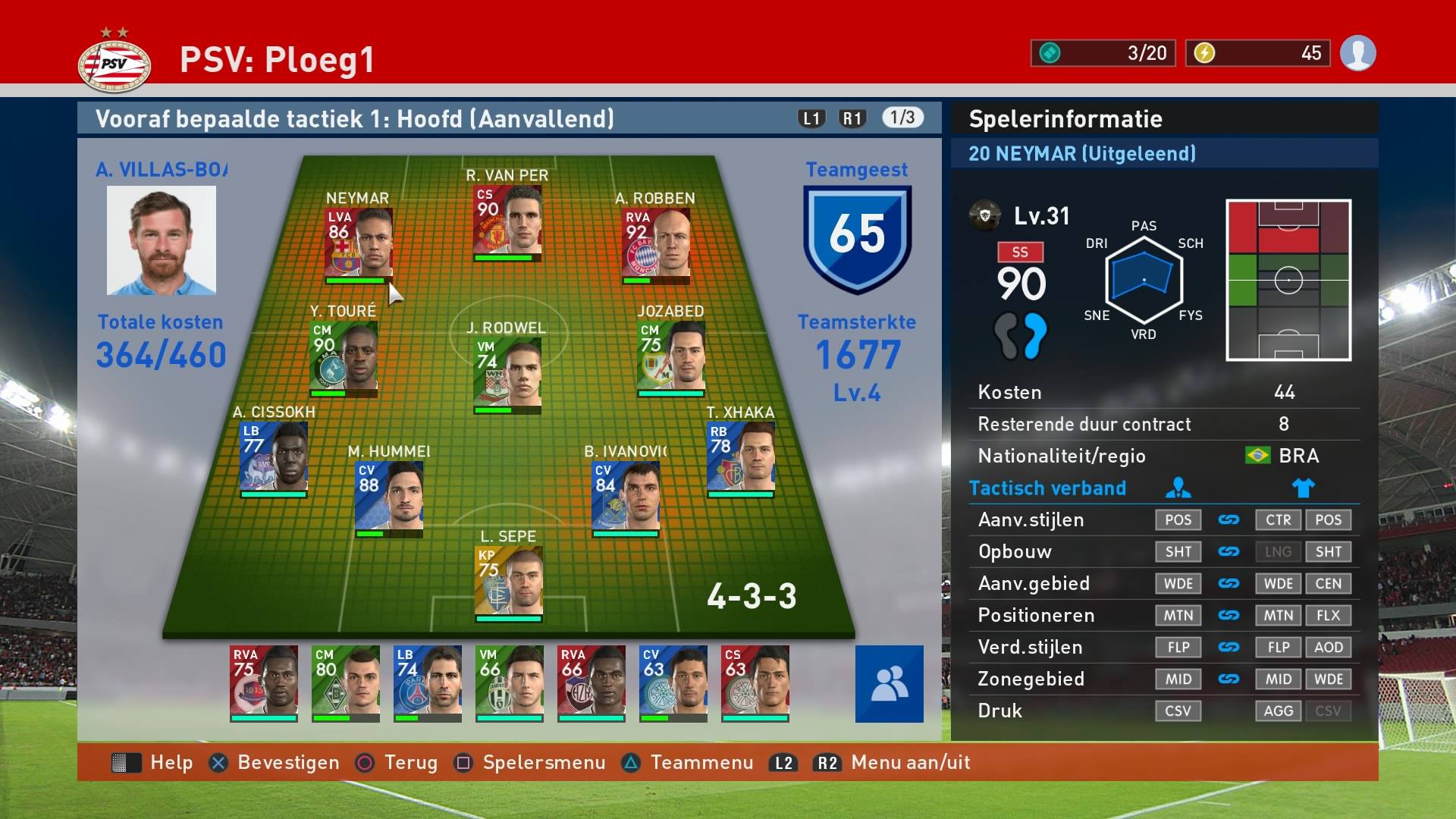Choose the VM 66 substitute card
This screenshot has height=819, width=1456.
[510, 682]
